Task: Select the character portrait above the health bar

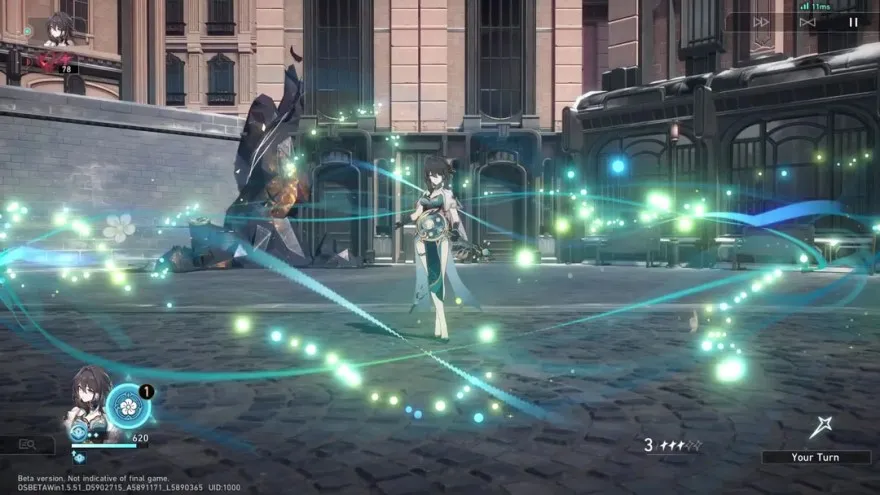Action: tap(88, 400)
